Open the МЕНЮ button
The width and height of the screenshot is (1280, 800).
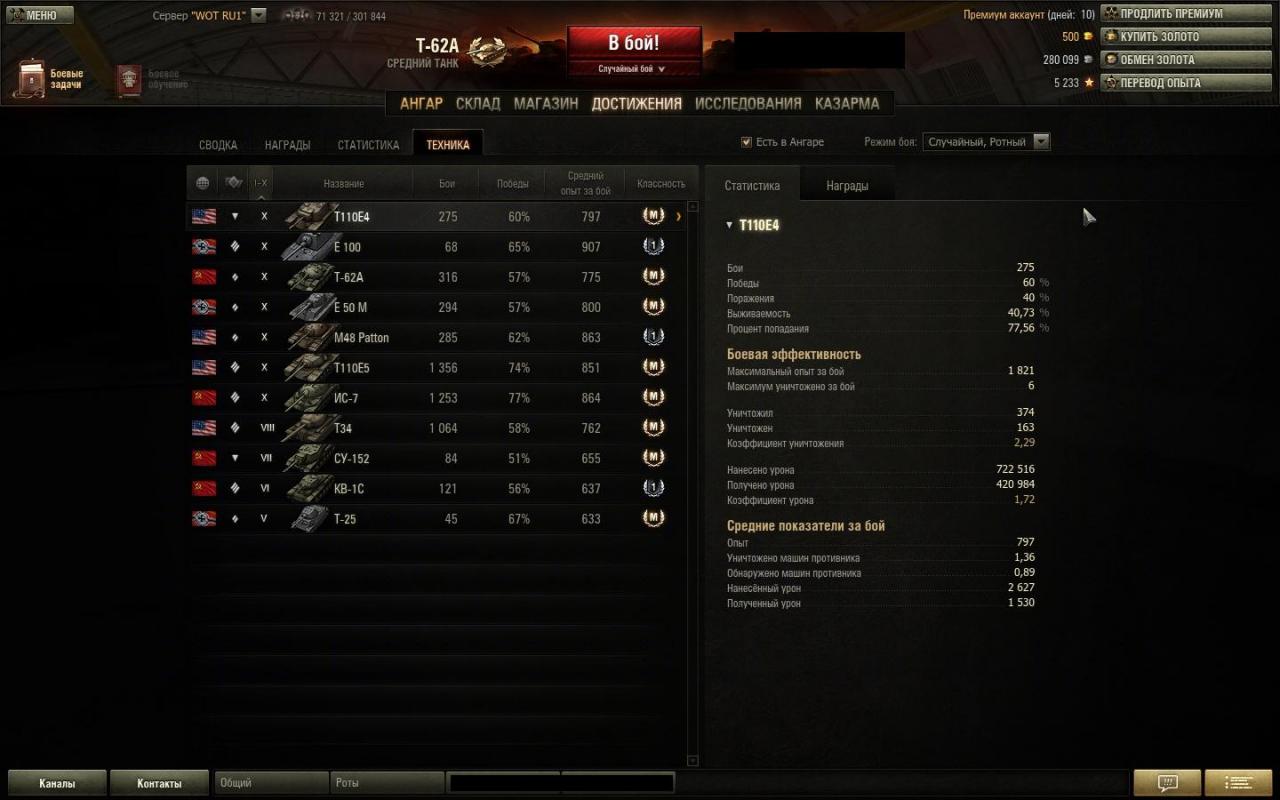point(40,15)
